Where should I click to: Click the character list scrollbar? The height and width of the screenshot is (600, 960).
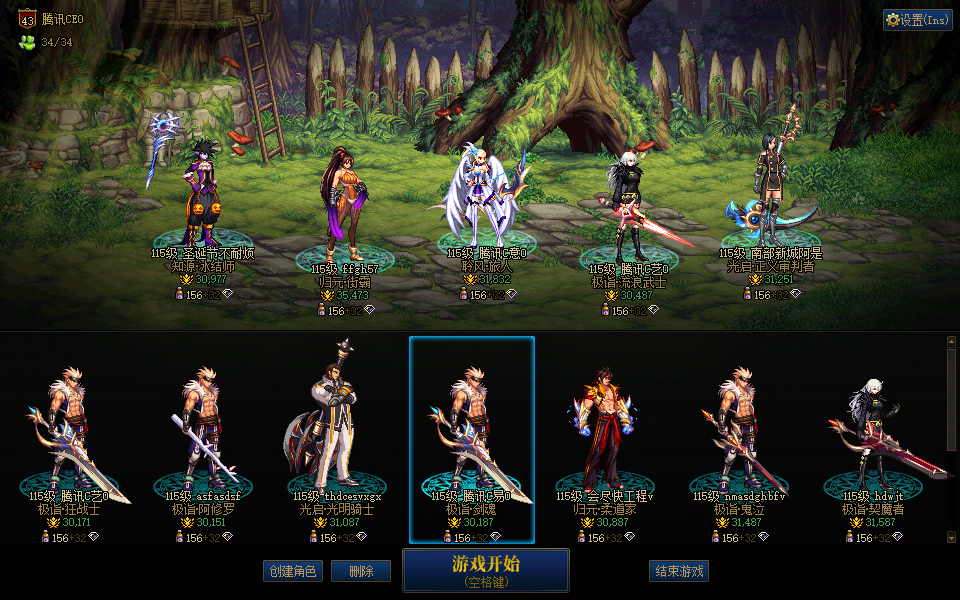tap(951, 440)
